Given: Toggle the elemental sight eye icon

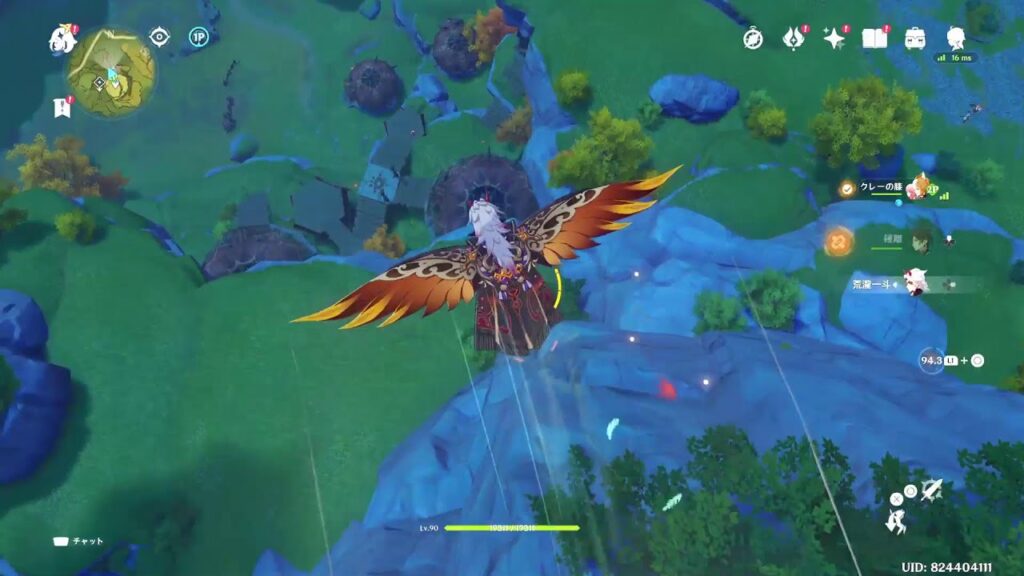Looking at the screenshot, I should pyautogui.click(x=159, y=38).
